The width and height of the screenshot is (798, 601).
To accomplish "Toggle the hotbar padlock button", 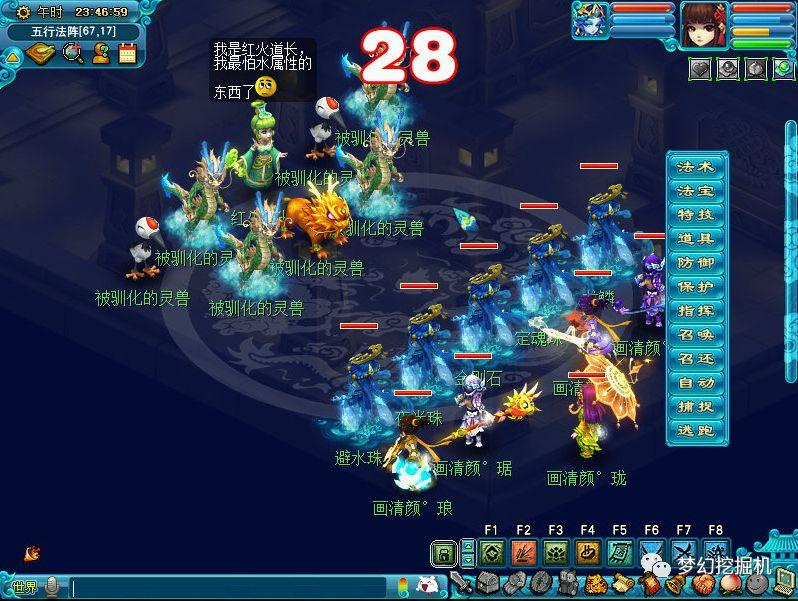I will [443, 553].
